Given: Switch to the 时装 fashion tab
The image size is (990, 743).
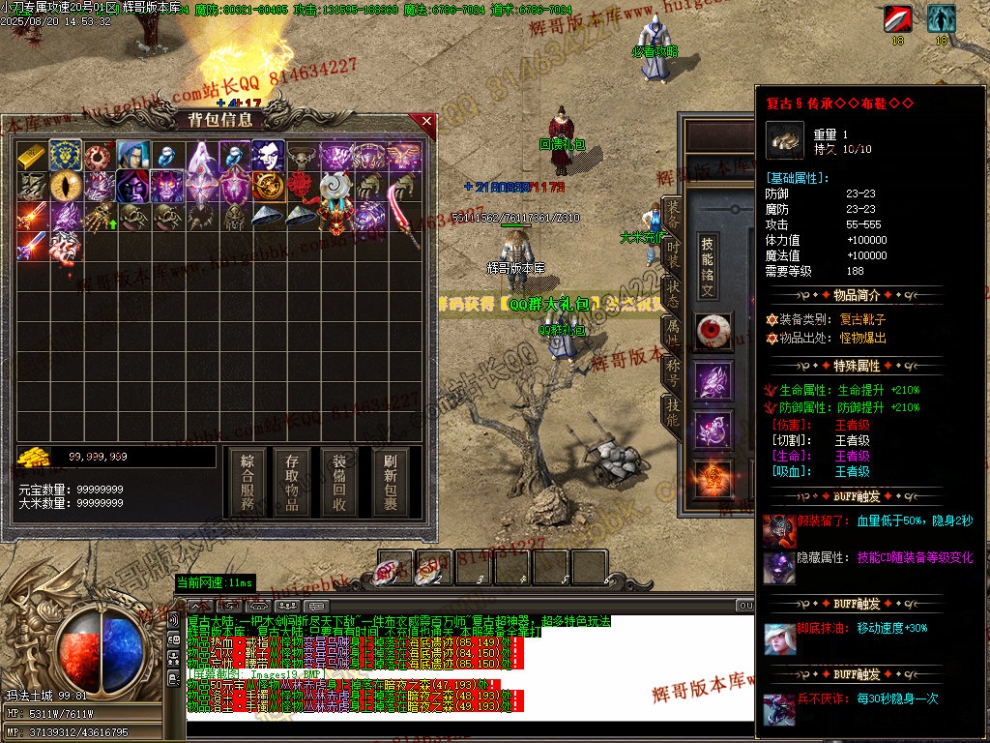Looking at the screenshot, I should coord(673,254).
